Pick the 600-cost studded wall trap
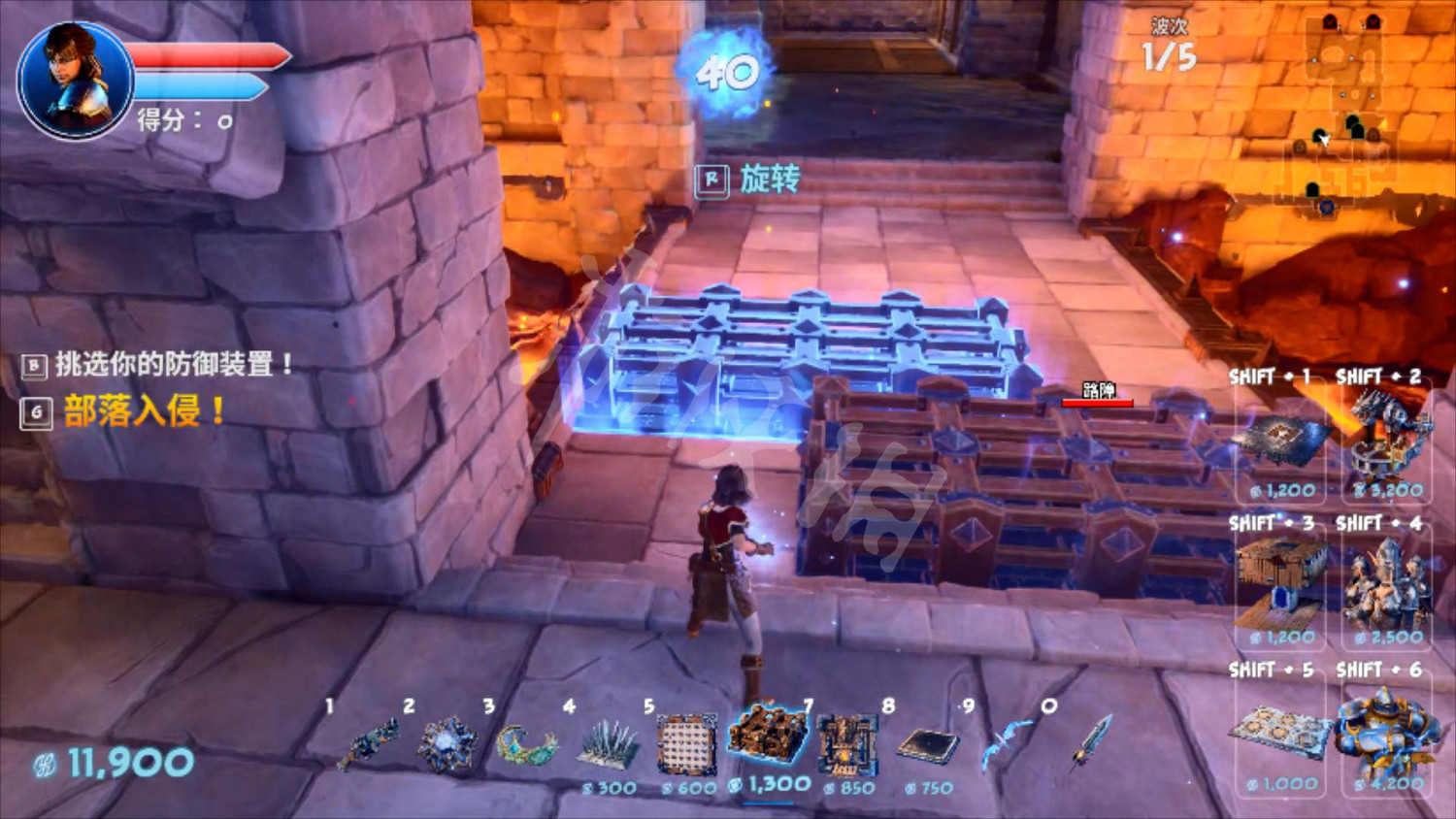 pyautogui.click(x=687, y=745)
